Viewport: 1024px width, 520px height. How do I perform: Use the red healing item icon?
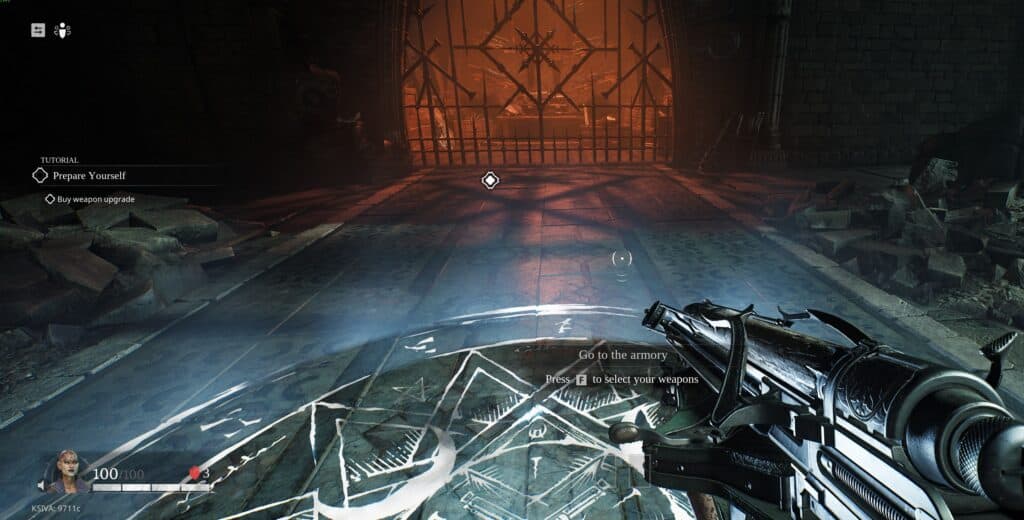click(195, 473)
